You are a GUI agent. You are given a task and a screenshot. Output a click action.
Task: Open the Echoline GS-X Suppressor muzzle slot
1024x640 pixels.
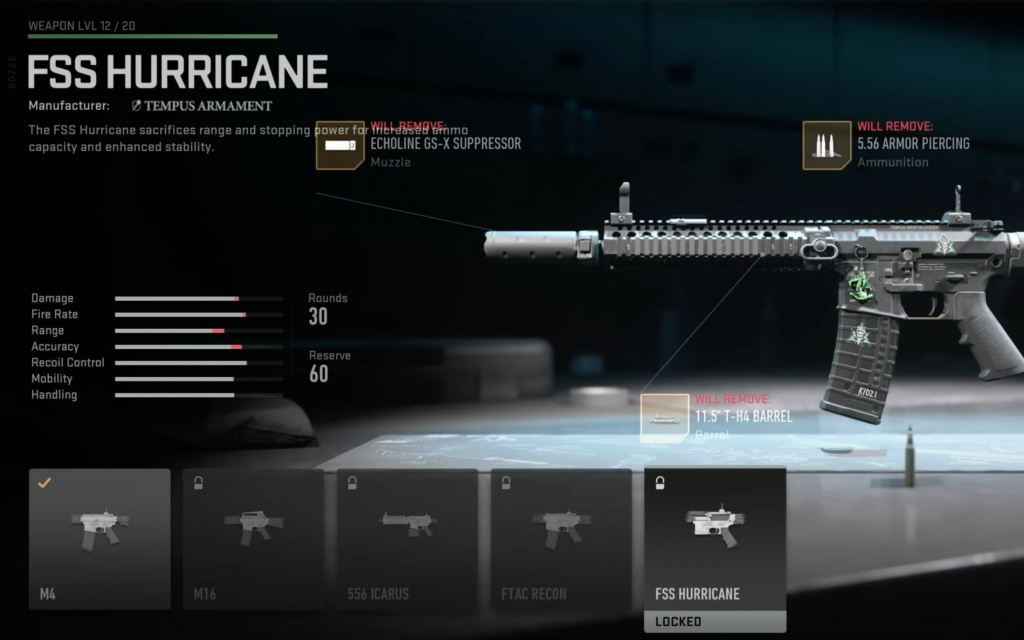tap(341, 146)
